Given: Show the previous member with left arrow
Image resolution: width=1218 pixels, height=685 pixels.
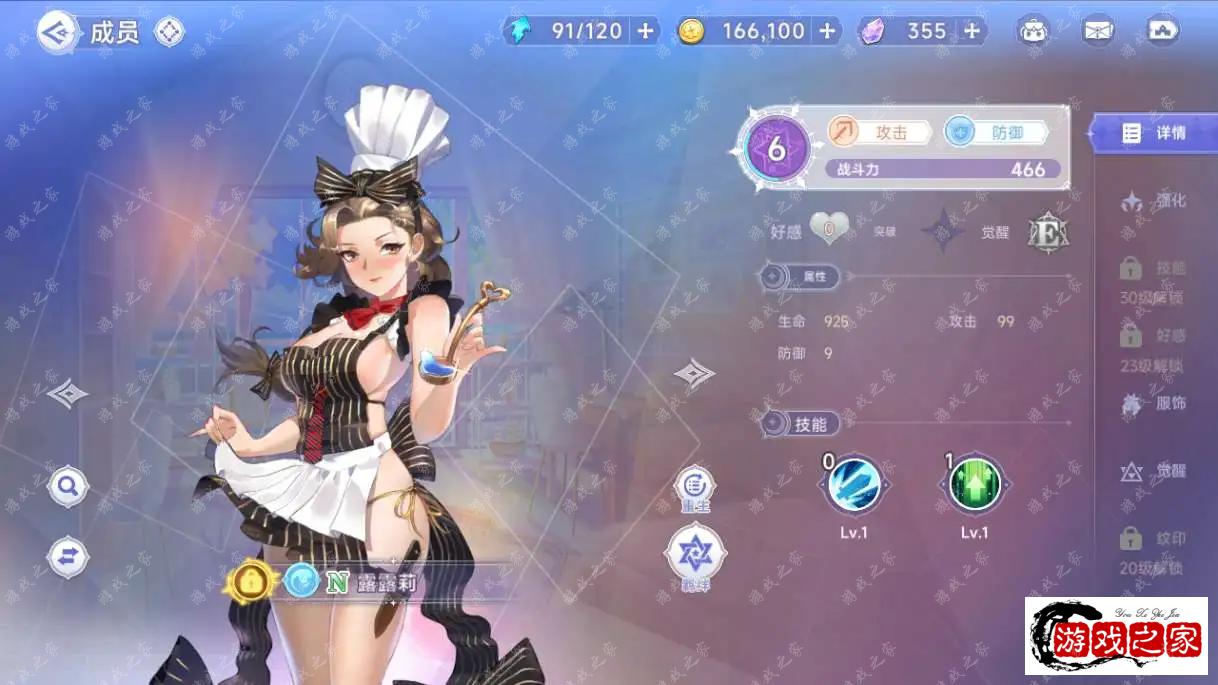Looking at the screenshot, I should tap(67, 393).
